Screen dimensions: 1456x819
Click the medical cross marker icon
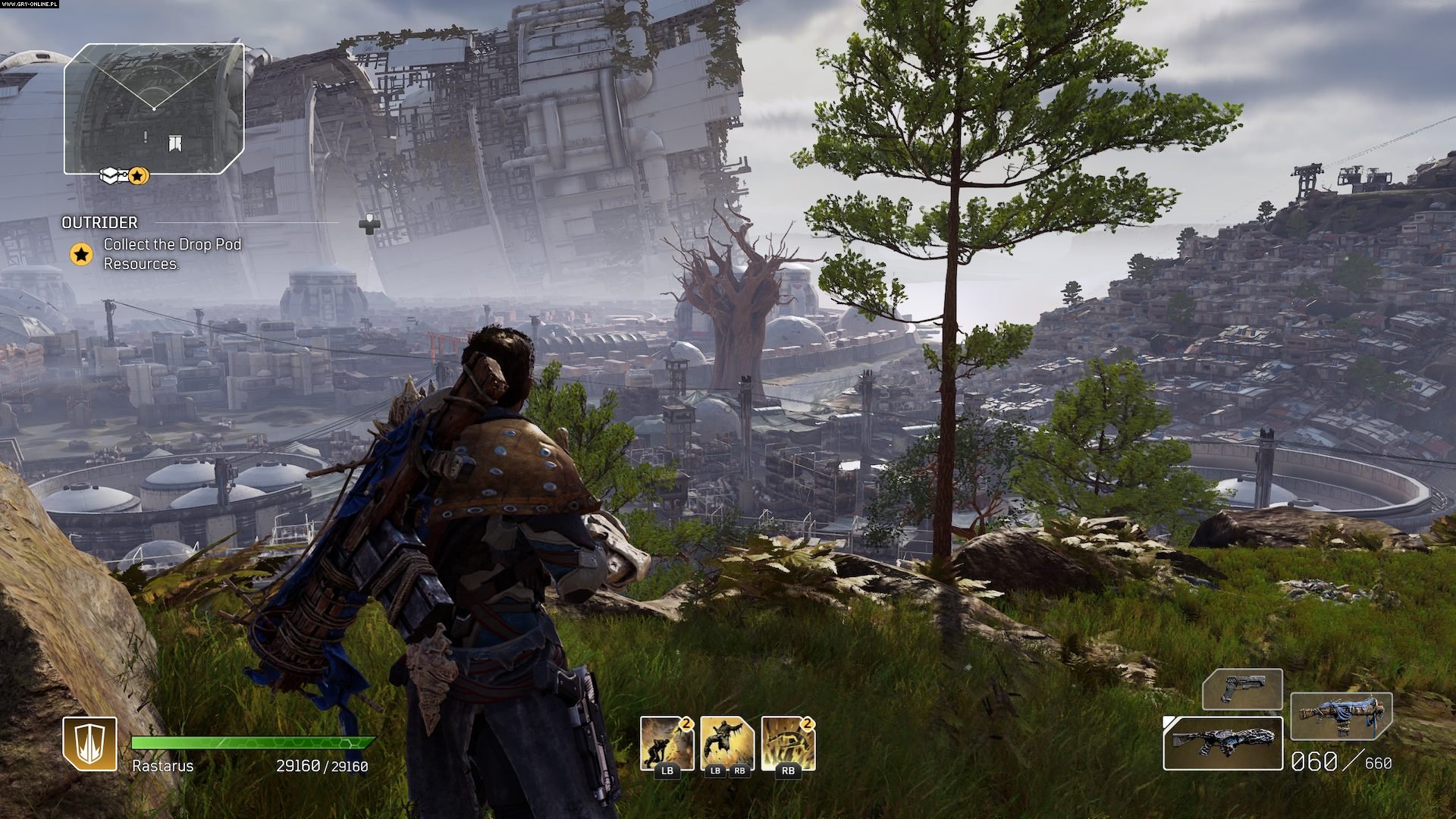[369, 223]
